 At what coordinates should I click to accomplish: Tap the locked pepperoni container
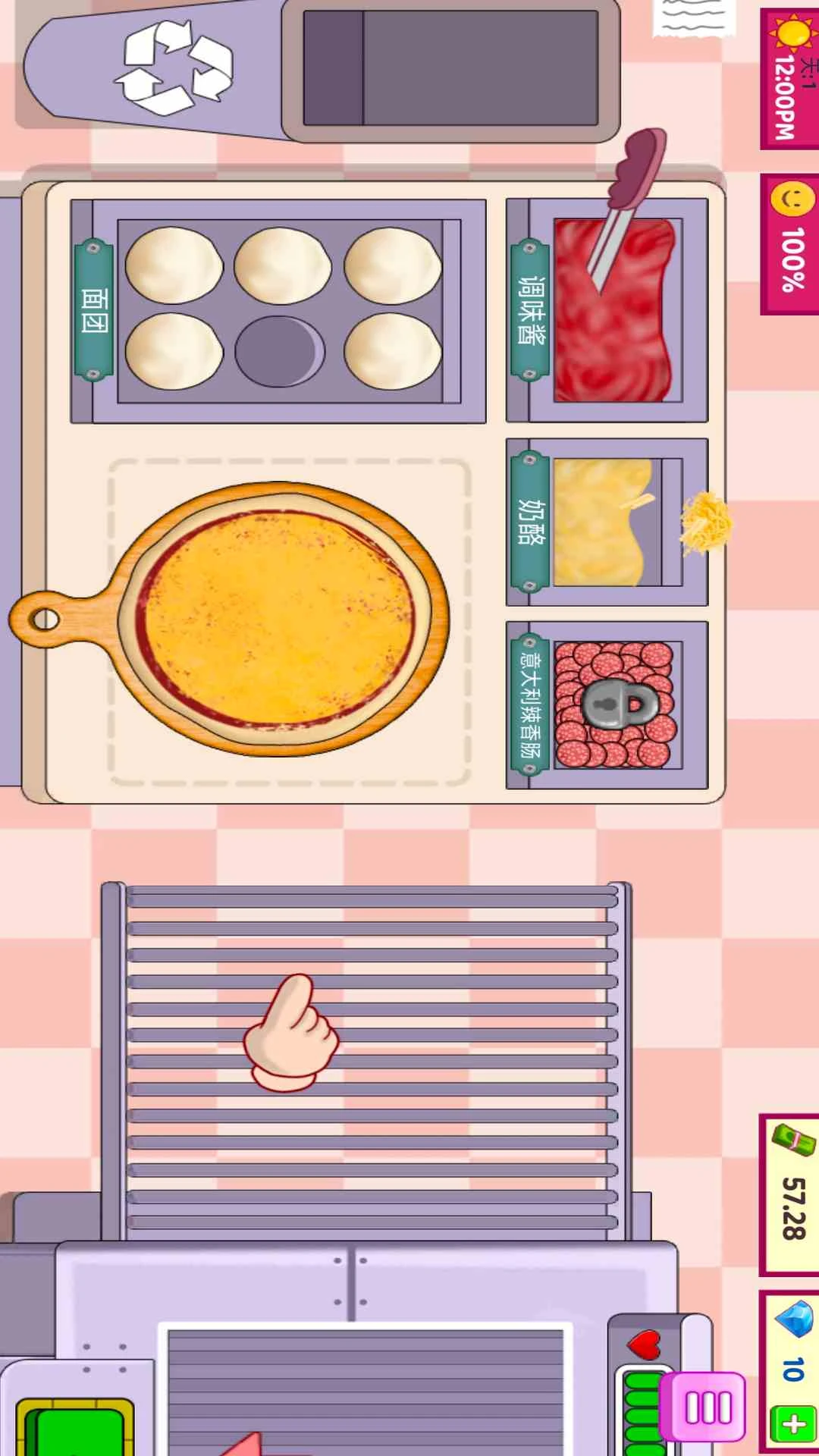point(613,705)
